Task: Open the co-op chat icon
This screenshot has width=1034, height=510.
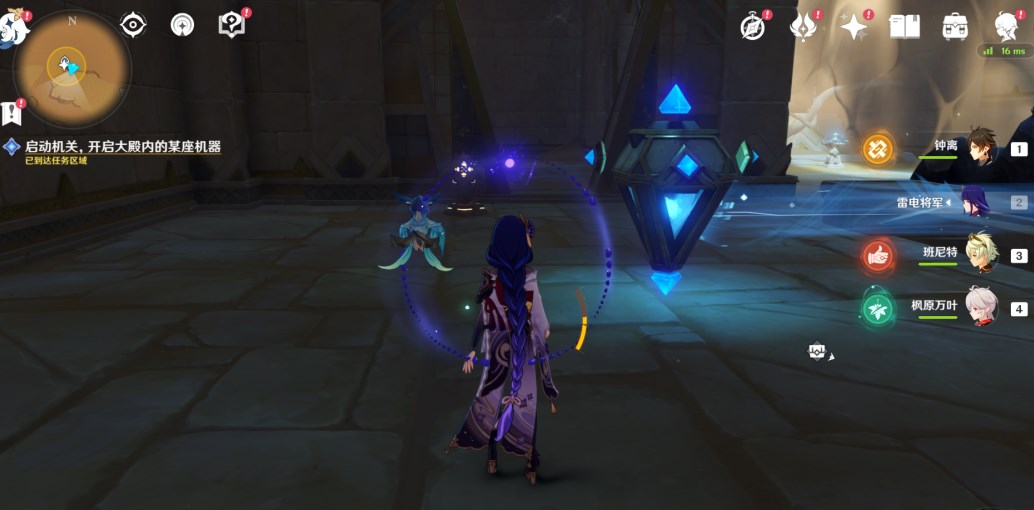Action: click(x=818, y=351)
